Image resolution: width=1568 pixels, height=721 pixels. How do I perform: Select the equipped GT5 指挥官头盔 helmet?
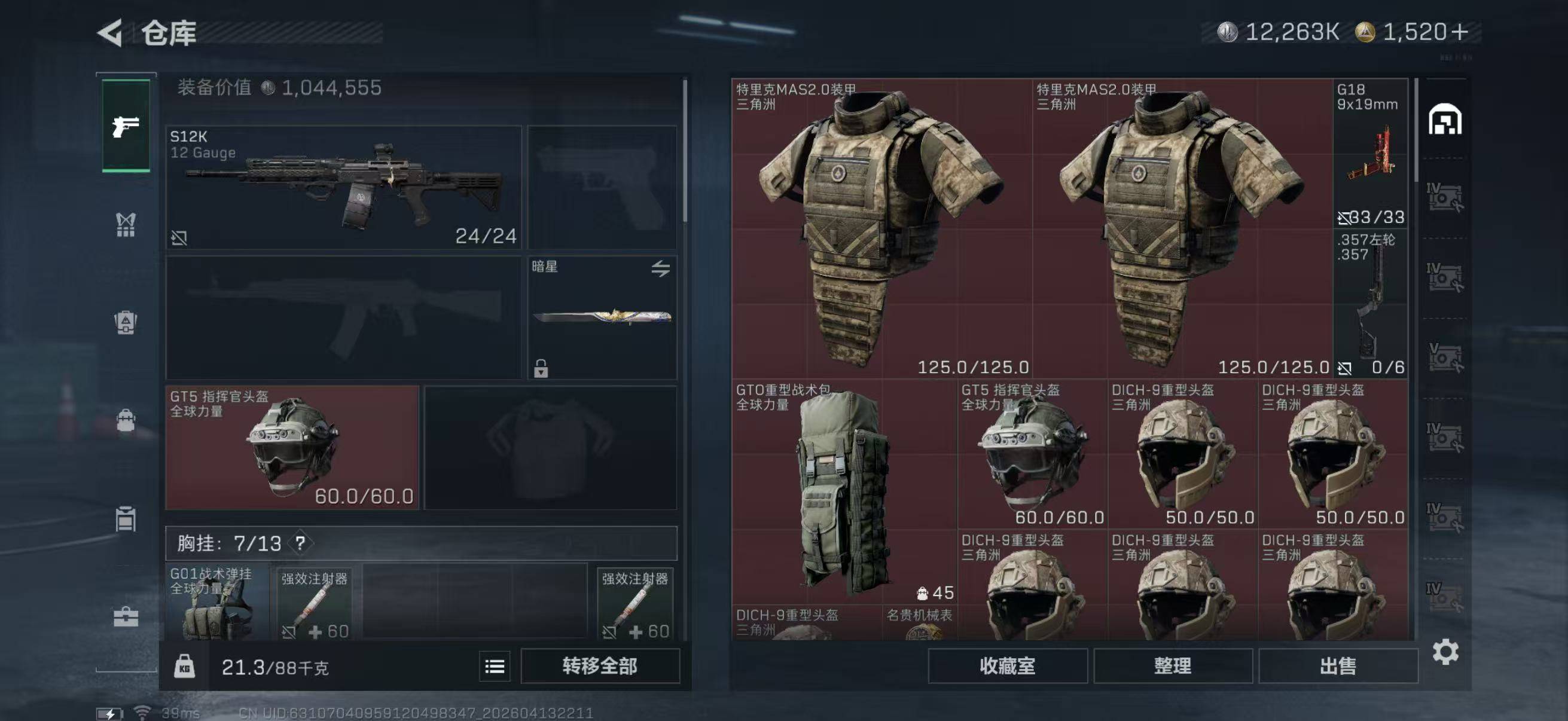pos(292,448)
